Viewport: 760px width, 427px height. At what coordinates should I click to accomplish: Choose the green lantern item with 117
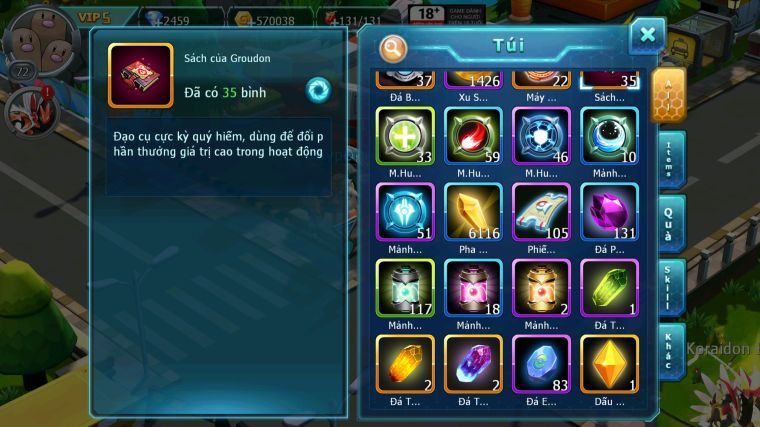point(405,287)
